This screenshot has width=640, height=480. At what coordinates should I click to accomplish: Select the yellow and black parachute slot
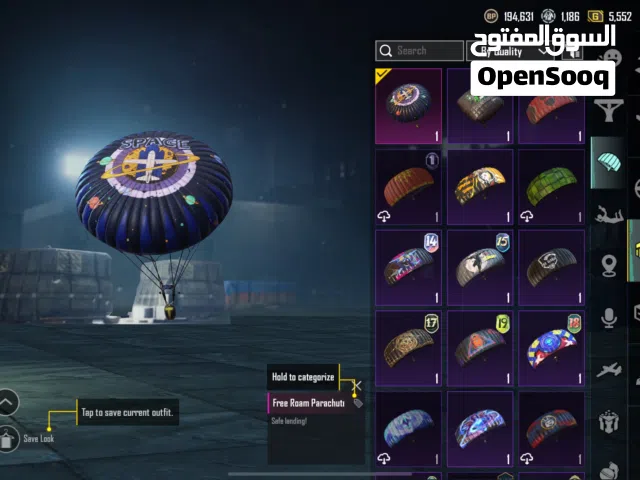click(x=480, y=187)
